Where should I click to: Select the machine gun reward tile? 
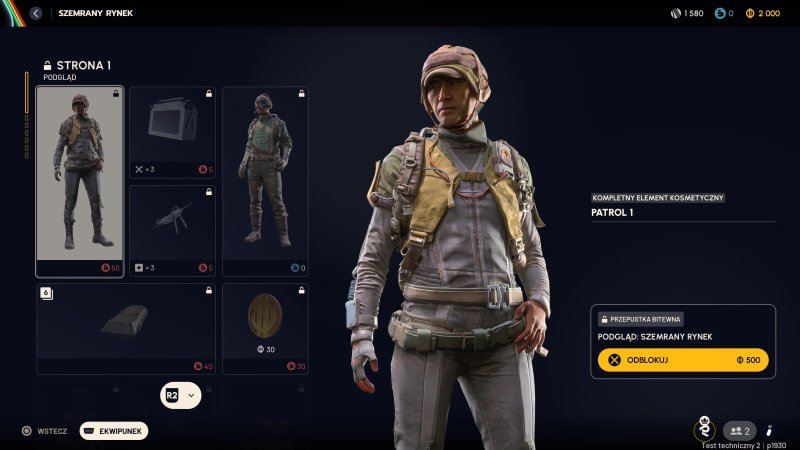click(172, 229)
